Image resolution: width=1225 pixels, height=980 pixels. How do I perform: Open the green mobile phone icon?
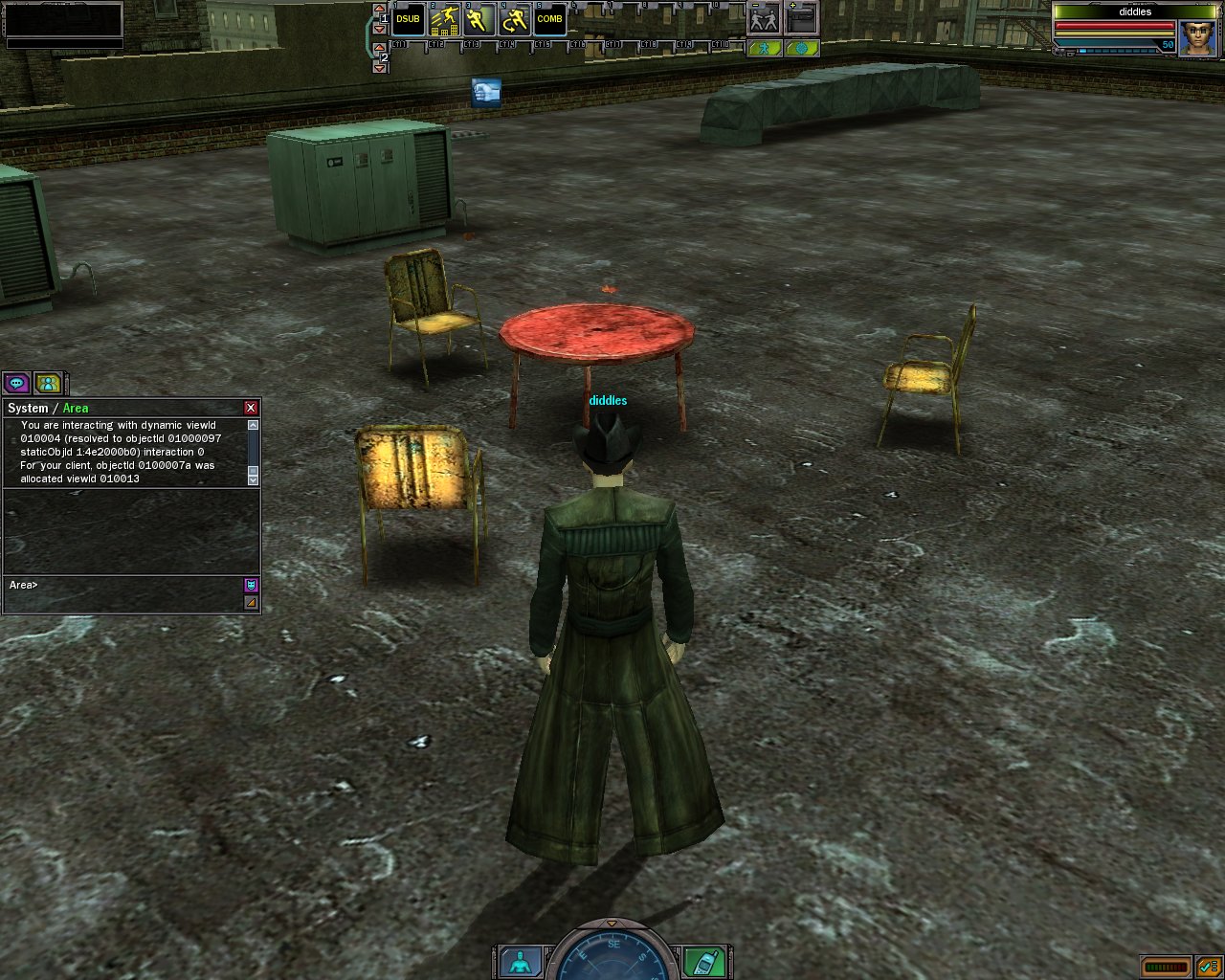[703, 960]
